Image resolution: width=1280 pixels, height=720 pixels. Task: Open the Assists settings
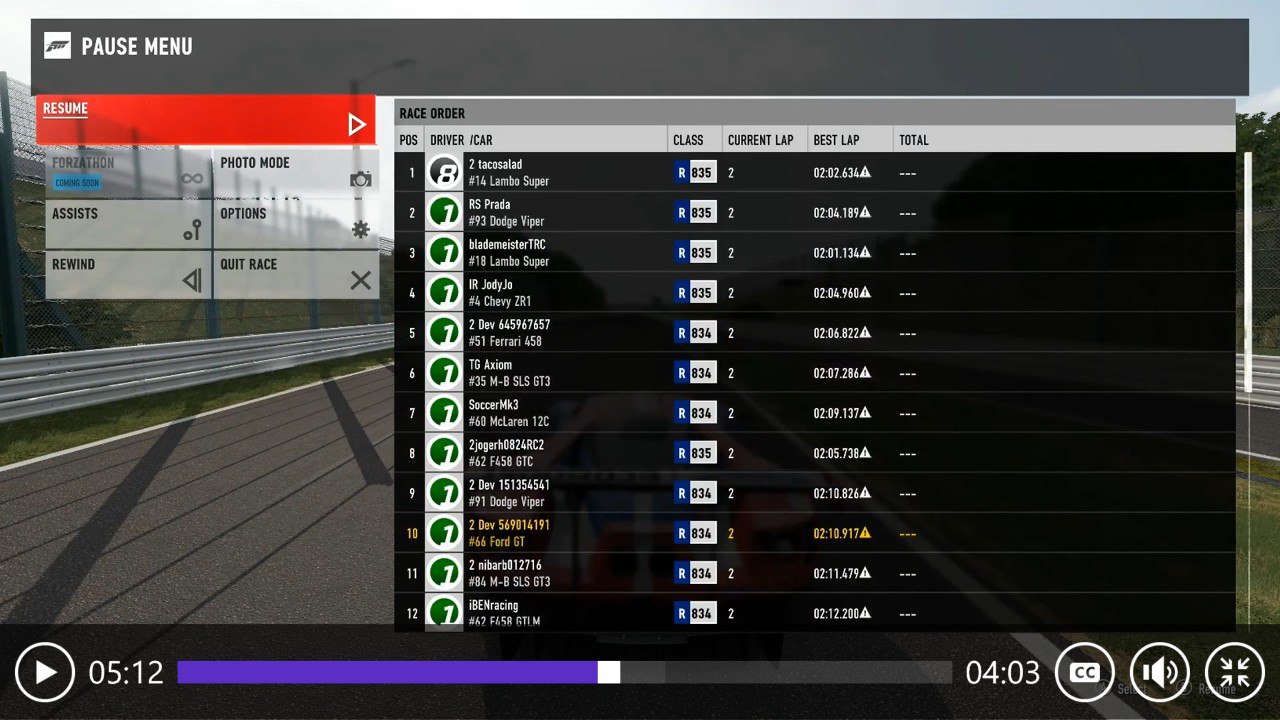[x=128, y=224]
